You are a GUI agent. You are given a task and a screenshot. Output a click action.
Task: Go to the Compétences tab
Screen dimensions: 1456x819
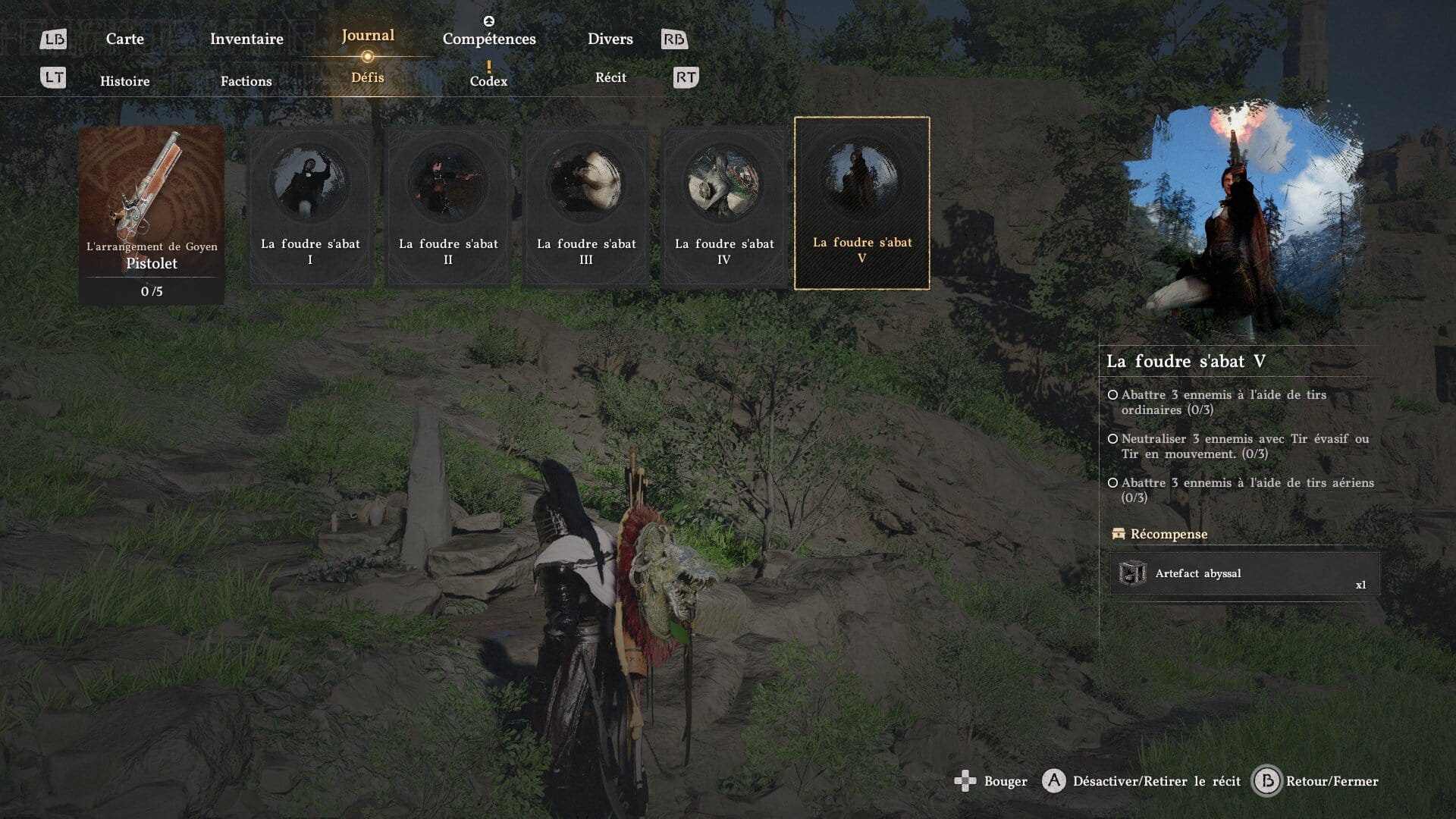[x=489, y=39]
